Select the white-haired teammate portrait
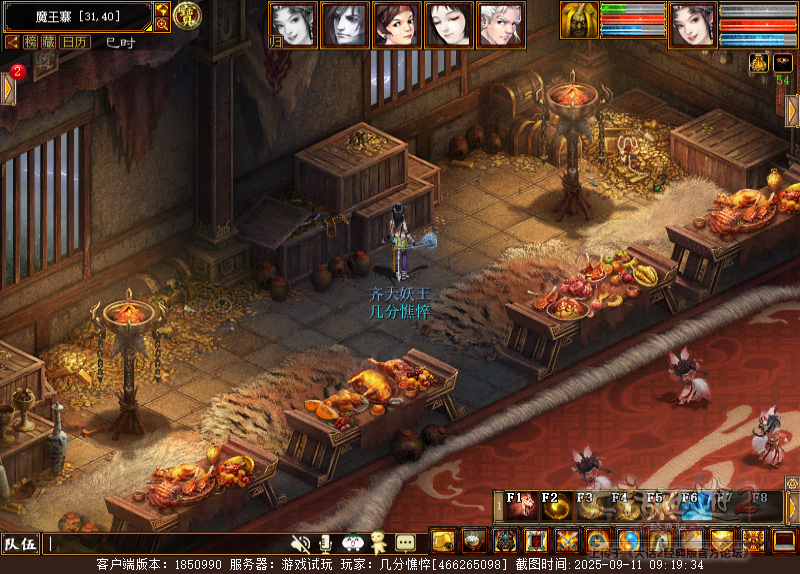The image size is (800, 574). pos(501,25)
